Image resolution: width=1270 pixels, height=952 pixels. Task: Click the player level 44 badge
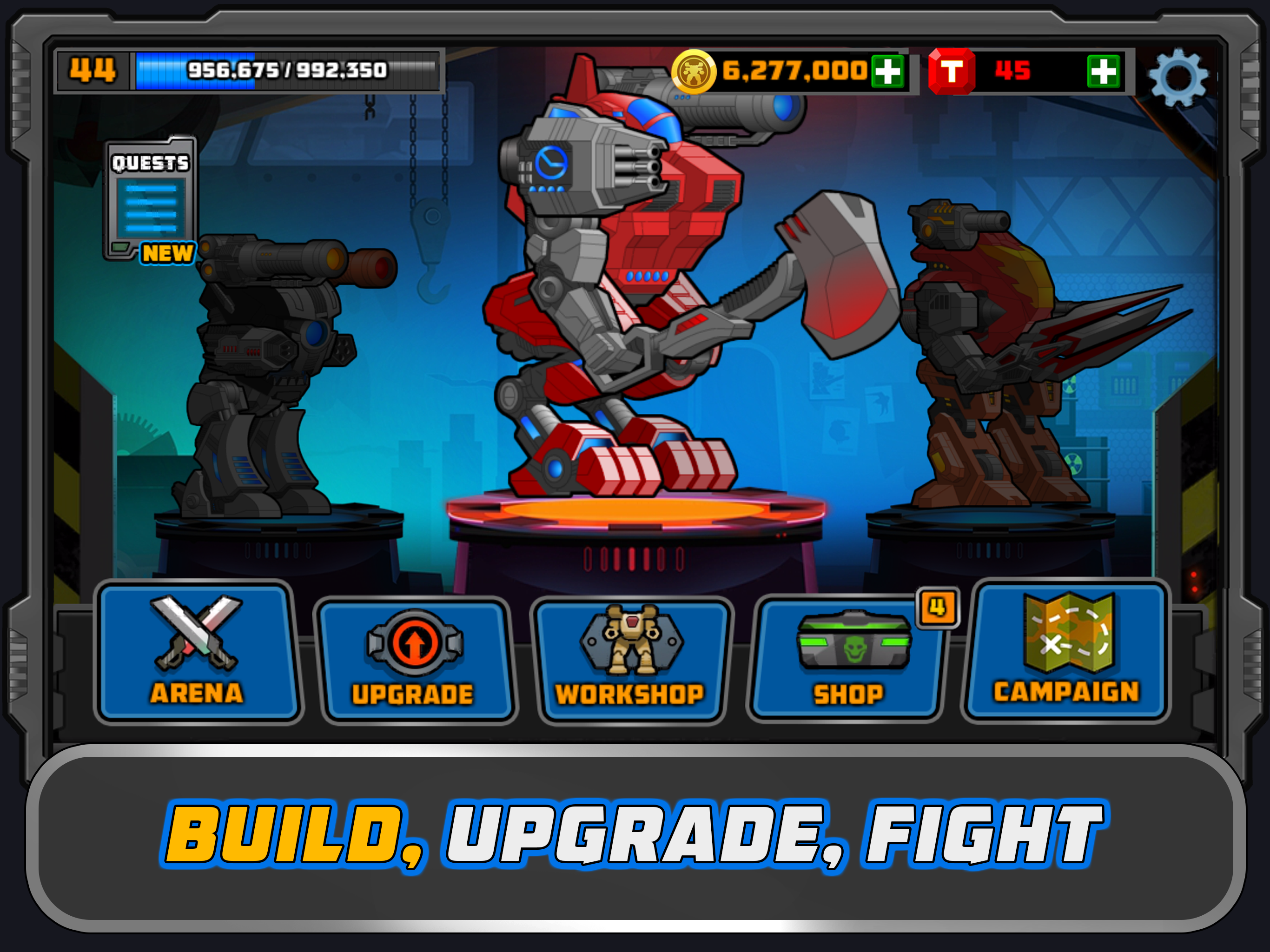point(92,71)
